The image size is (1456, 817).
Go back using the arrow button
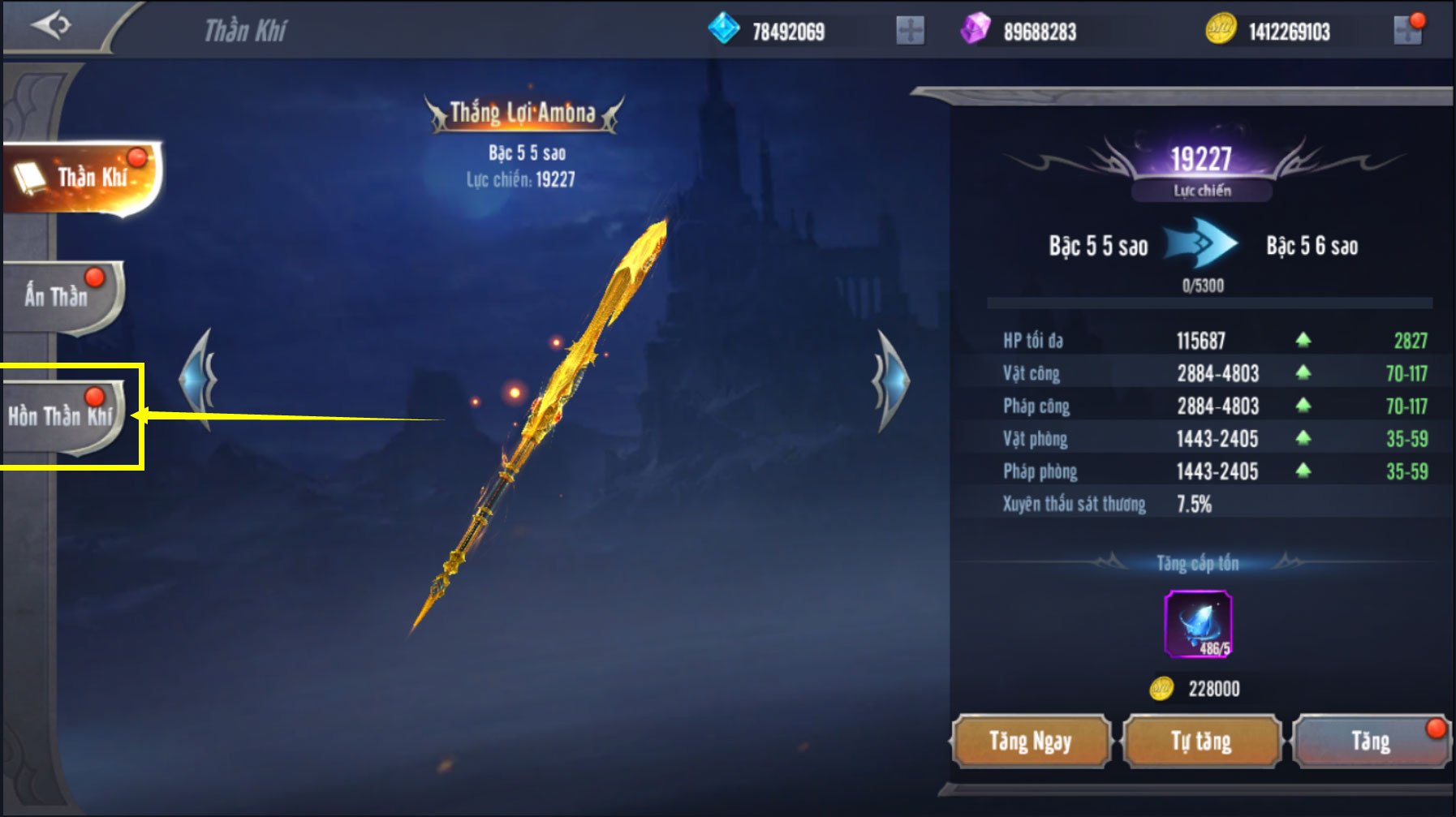point(50,26)
